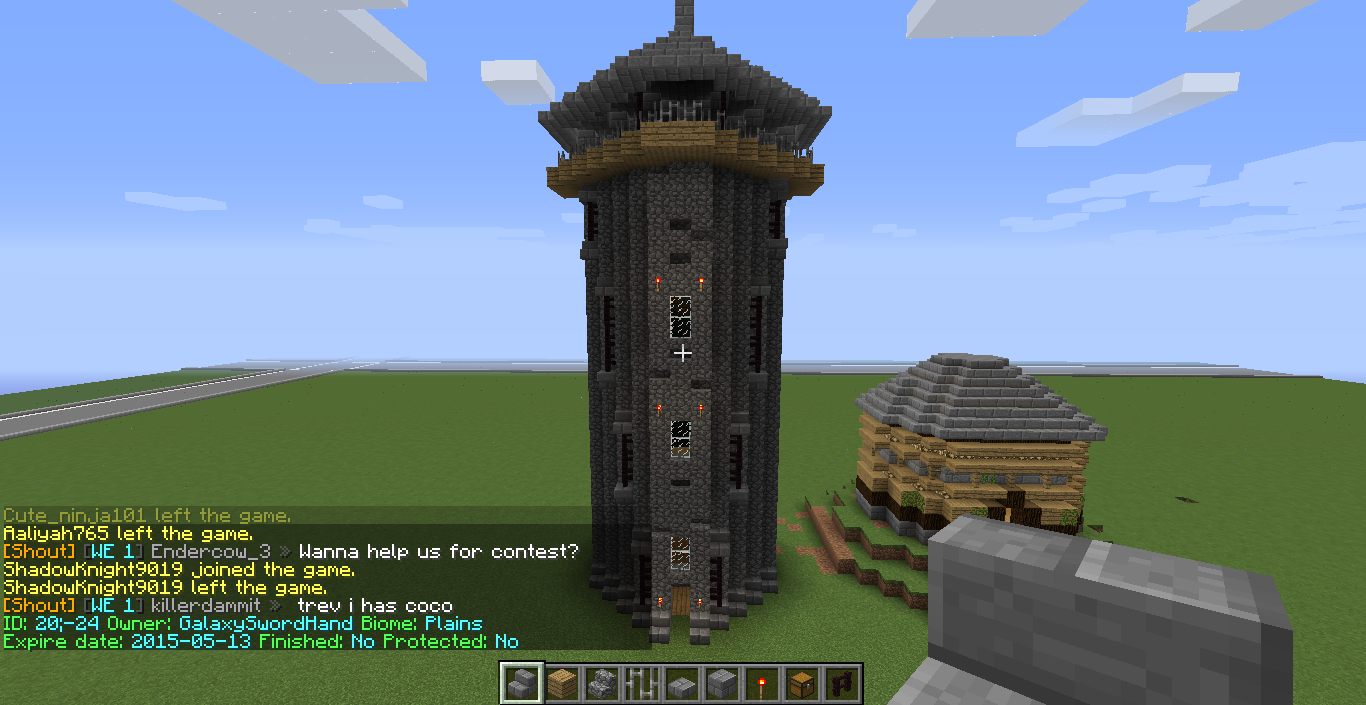
Task: Switch to the redstone torch slot
Action: coord(761,684)
